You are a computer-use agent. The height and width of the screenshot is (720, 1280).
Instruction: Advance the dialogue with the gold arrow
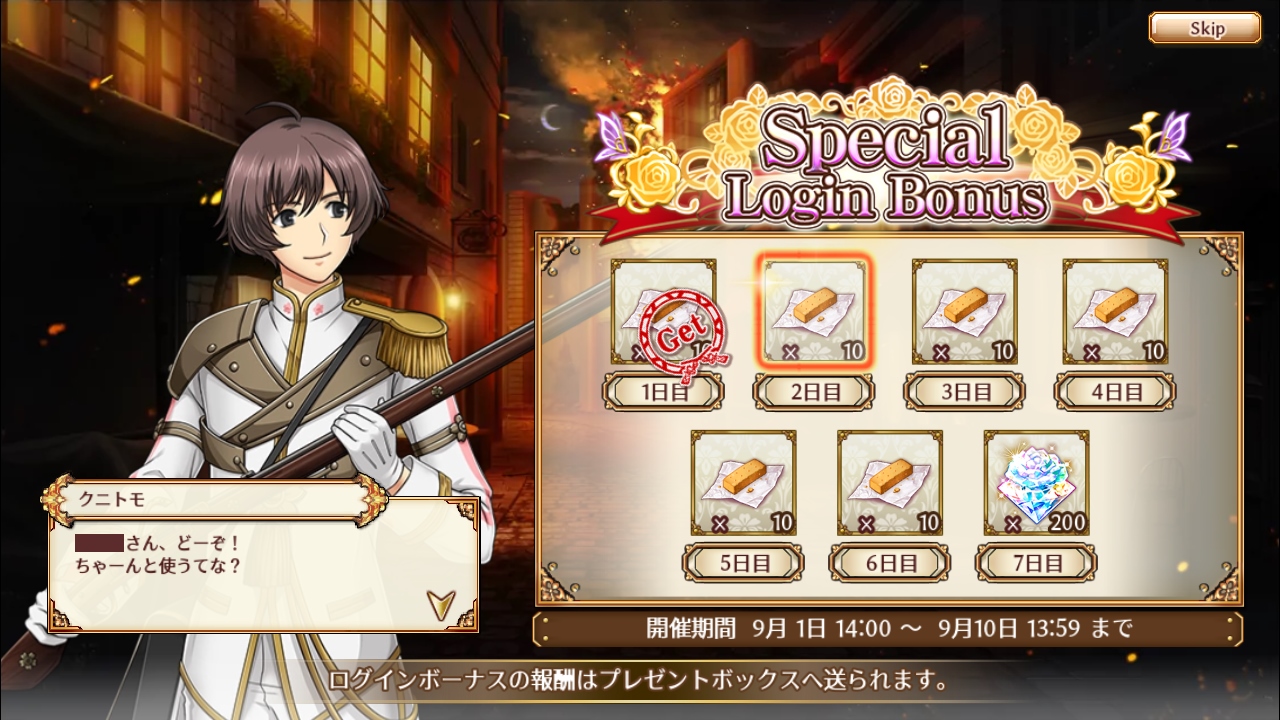[440, 602]
